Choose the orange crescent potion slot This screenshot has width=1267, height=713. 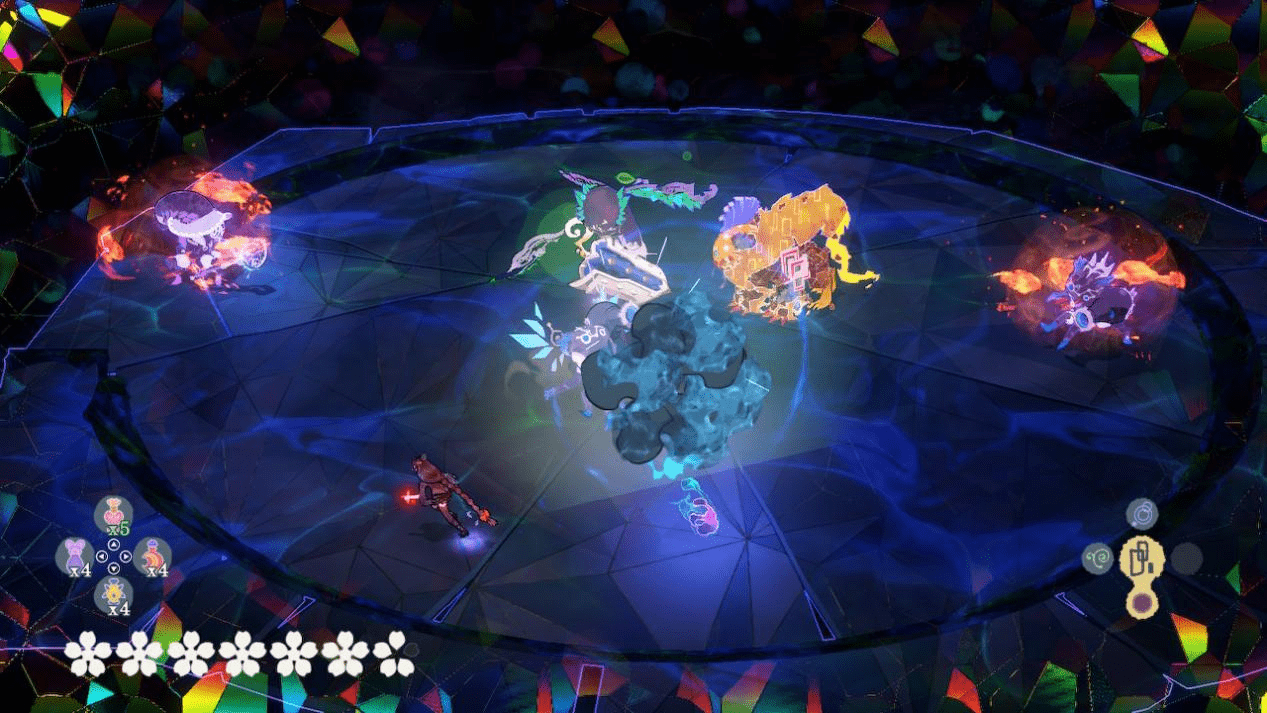[152, 555]
